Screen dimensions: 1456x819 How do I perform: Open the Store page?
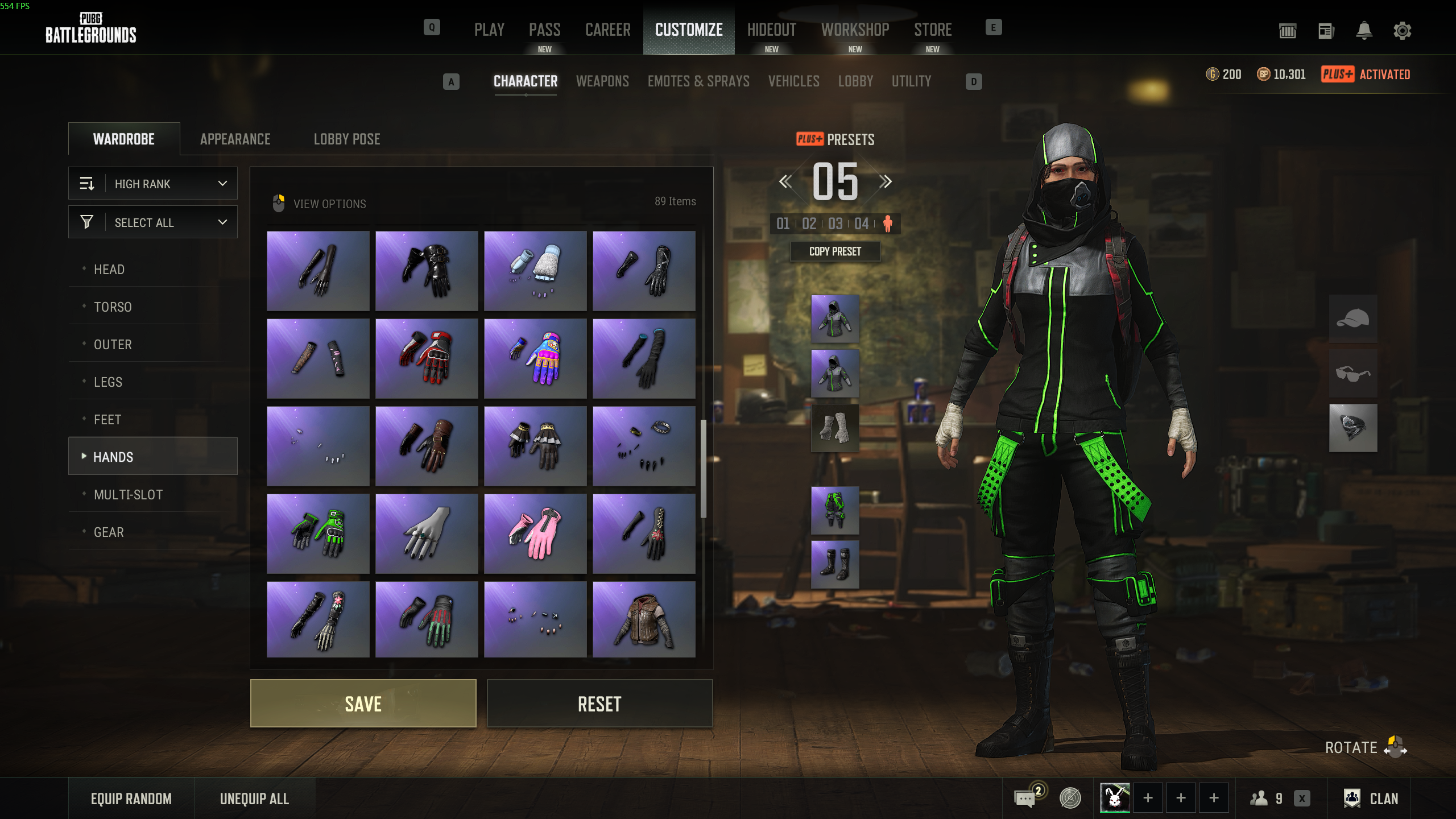[933, 30]
